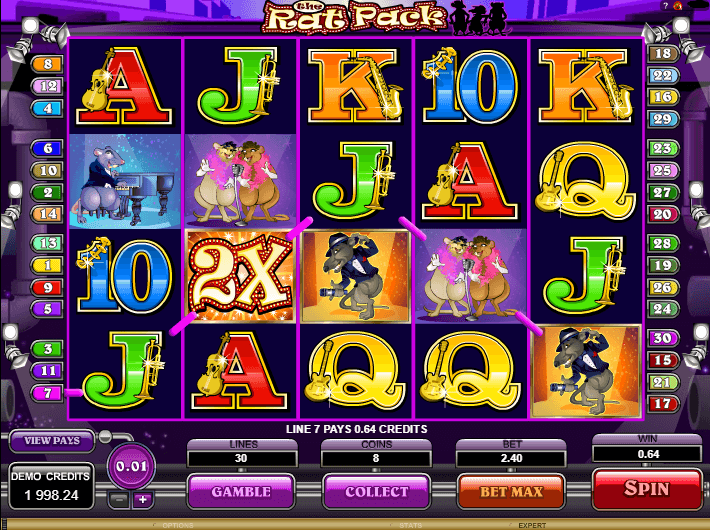
Task: Select the Lines count field
Action: point(240,457)
